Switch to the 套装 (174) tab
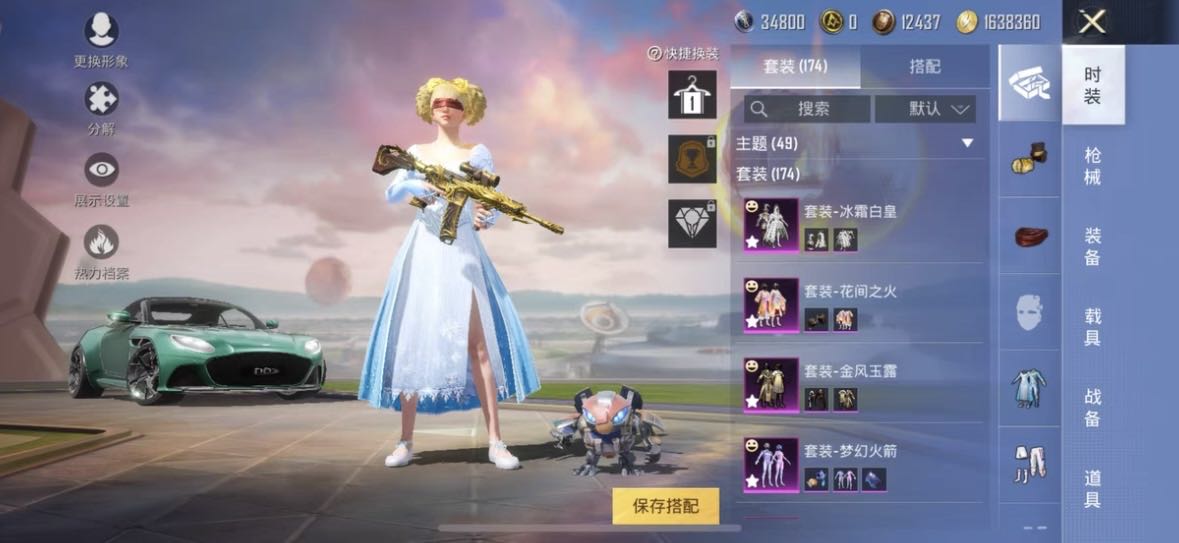This screenshot has width=1179, height=543. tap(795, 67)
